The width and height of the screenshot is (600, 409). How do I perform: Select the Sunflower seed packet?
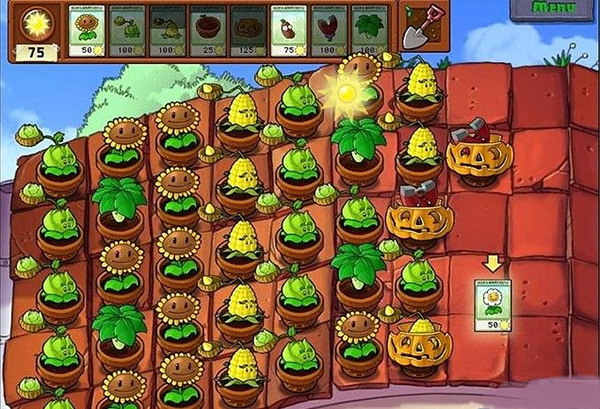[x=89, y=31]
